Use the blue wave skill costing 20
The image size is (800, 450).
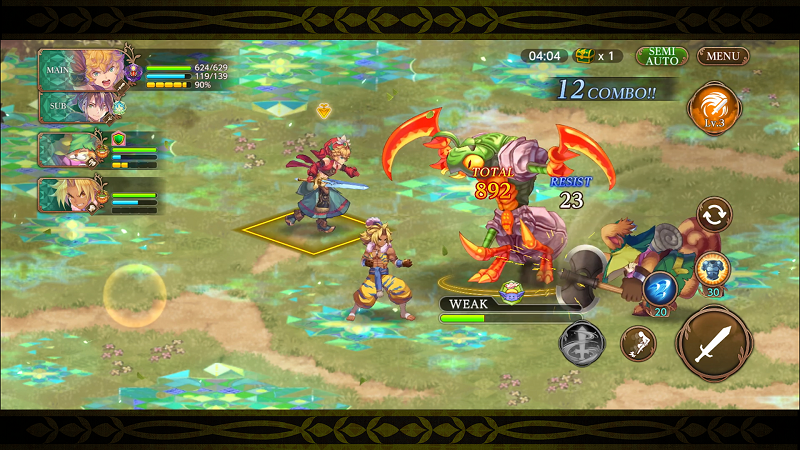pos(661,289)
